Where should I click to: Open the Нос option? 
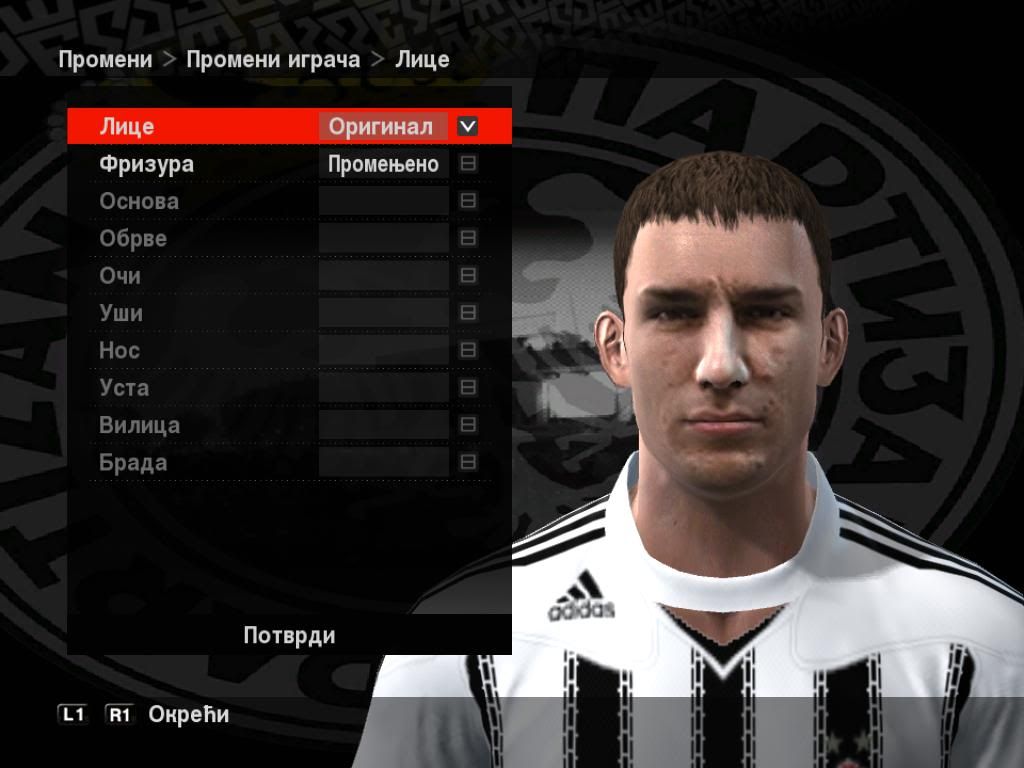[119, 351]
